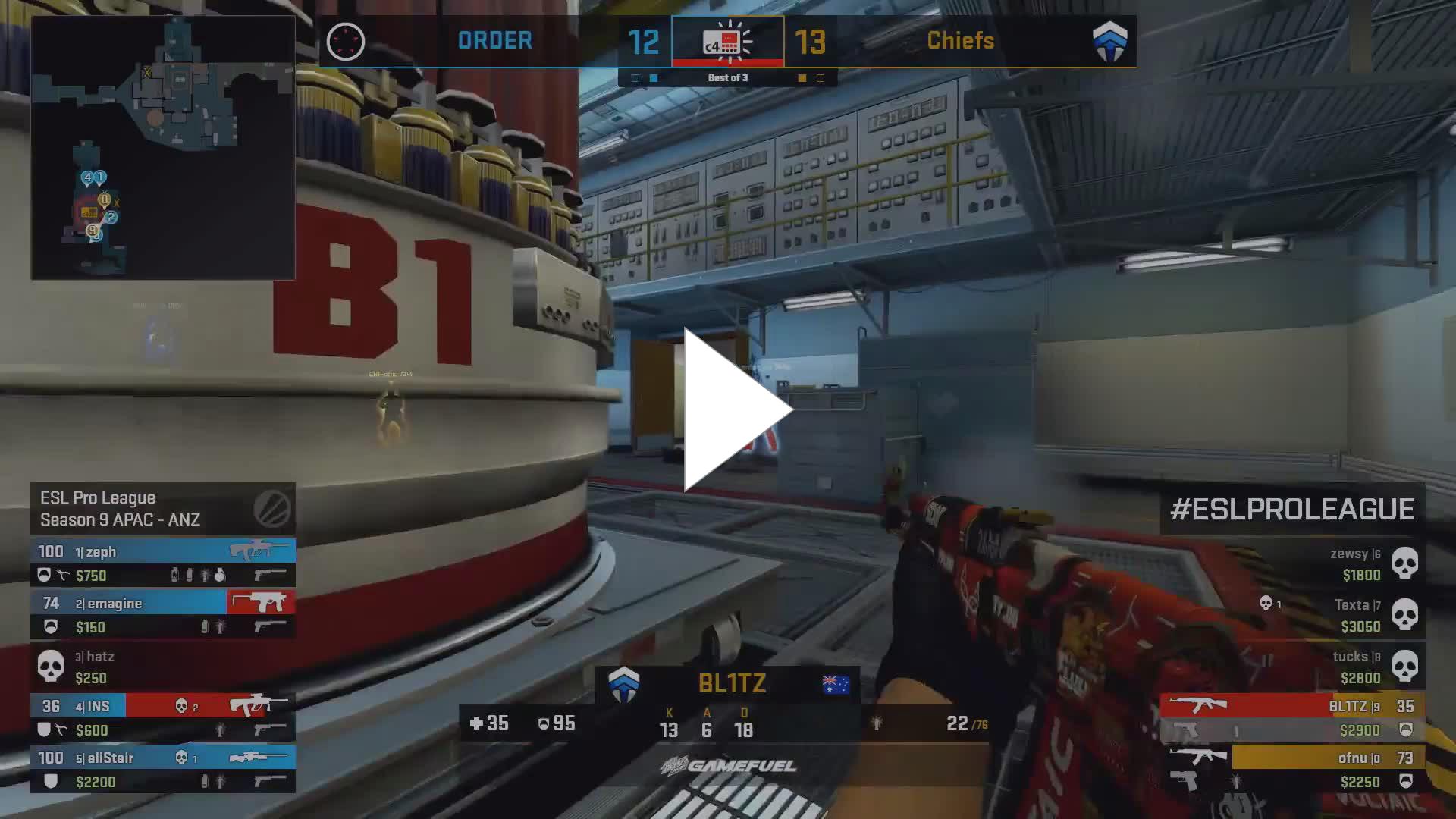Click BL1TZ's highlighted player row
The image size is (1456, 819).
[1293, 717]
